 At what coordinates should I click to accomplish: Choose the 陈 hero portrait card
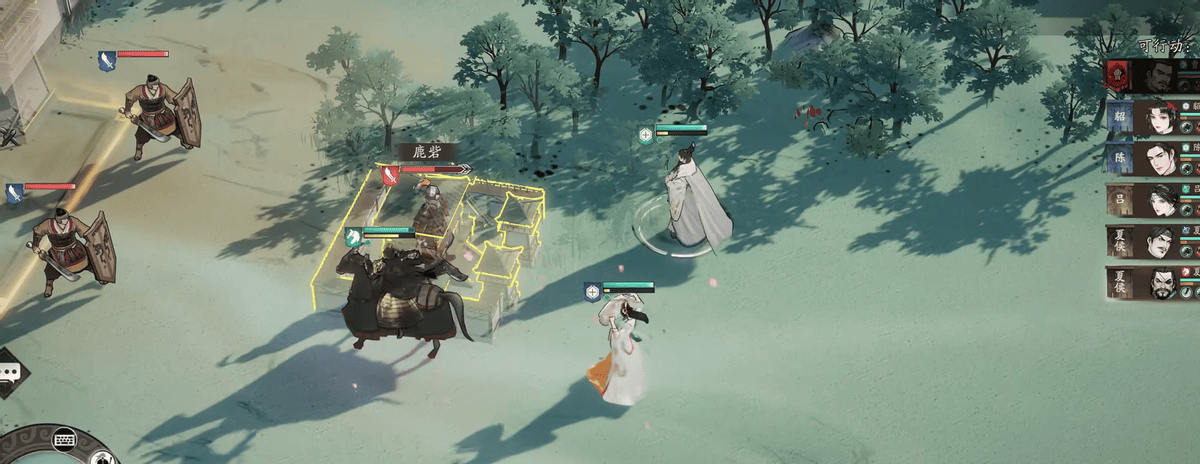[1150, 159]
